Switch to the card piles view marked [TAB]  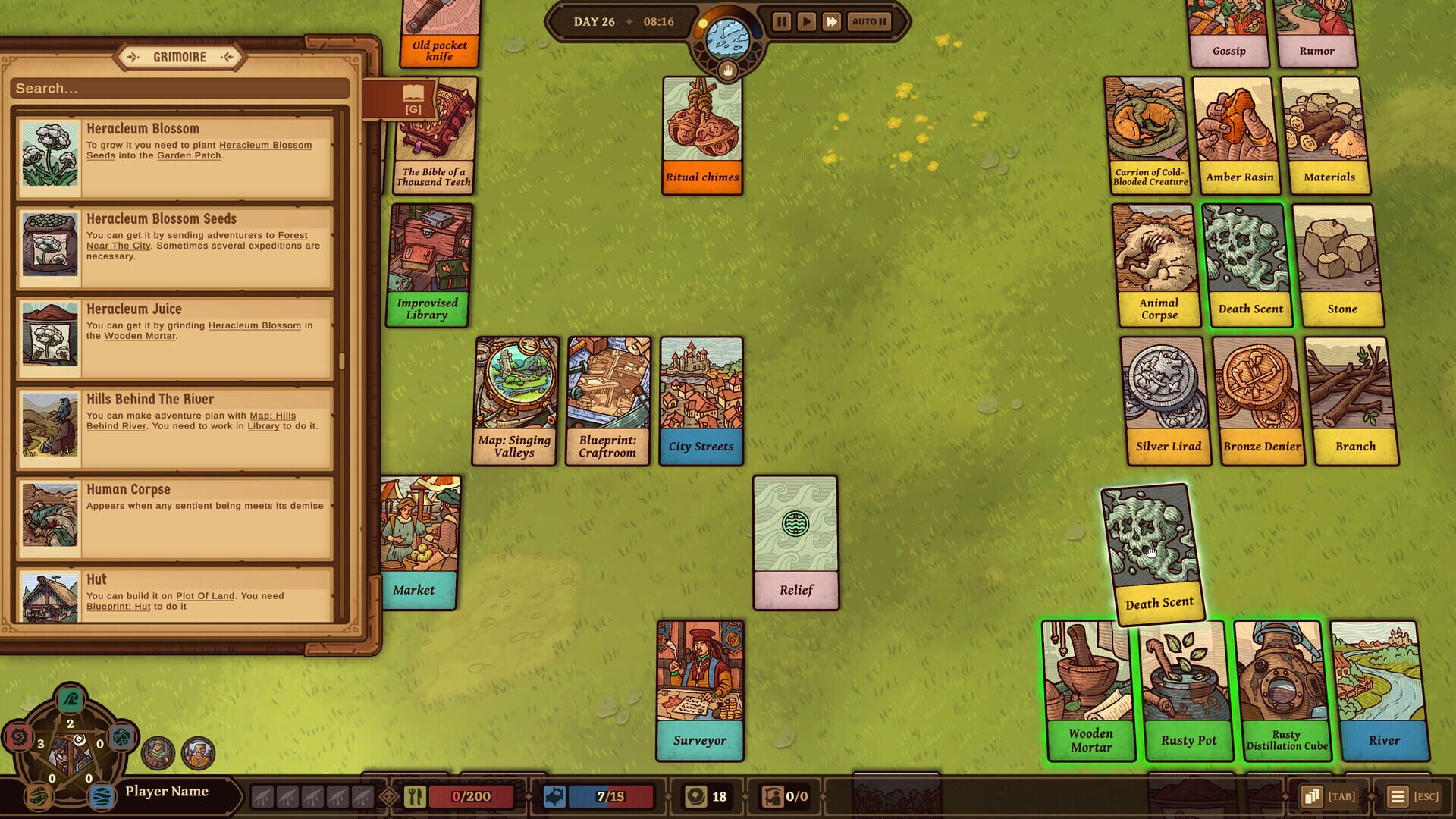1312,796
